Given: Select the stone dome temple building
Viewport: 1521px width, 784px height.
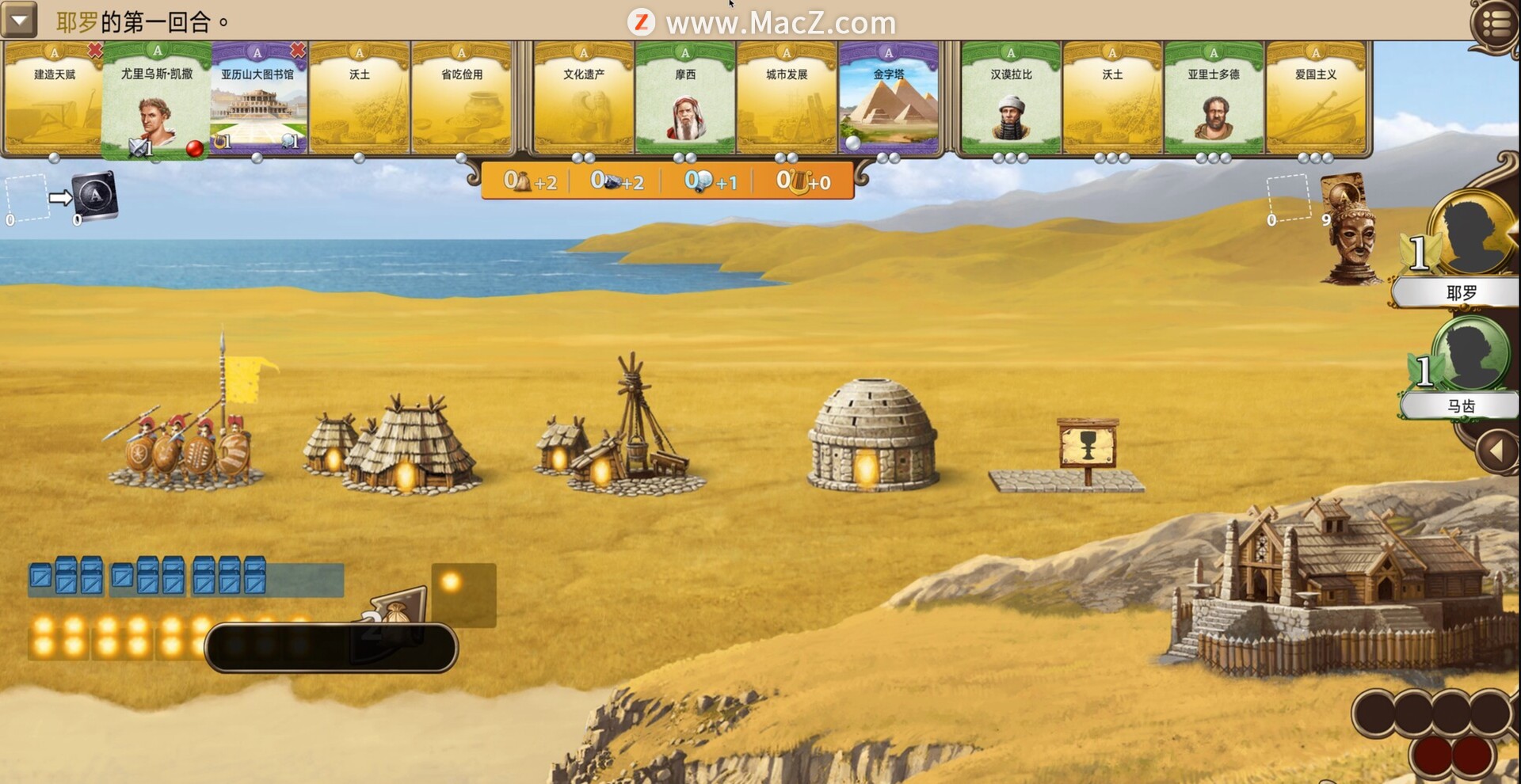Looking at the screenshot, I should (x=872, y=434).
